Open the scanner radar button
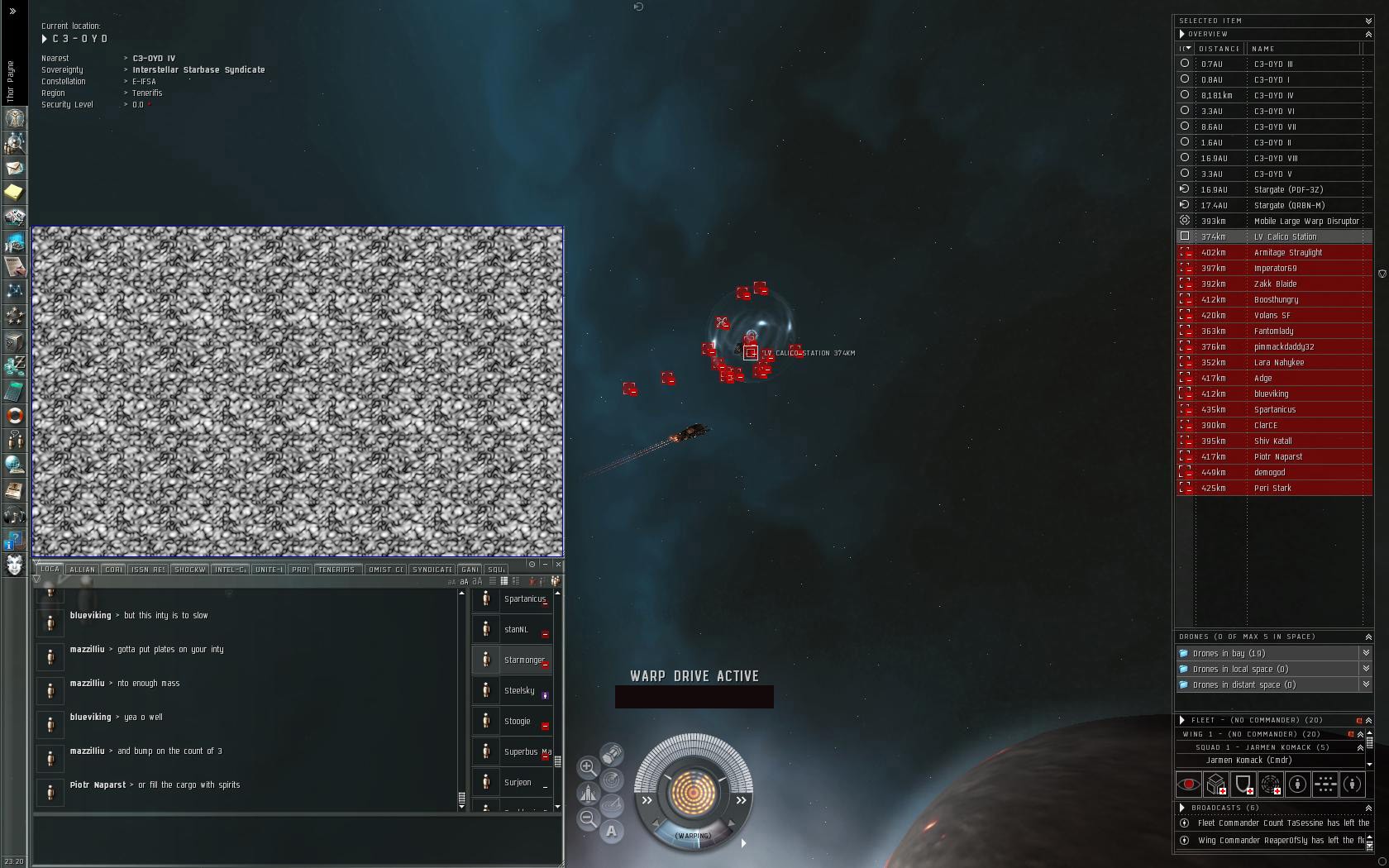Viewport: 1389px width, 868px height. pyautogui.click(x=612, y=780)
